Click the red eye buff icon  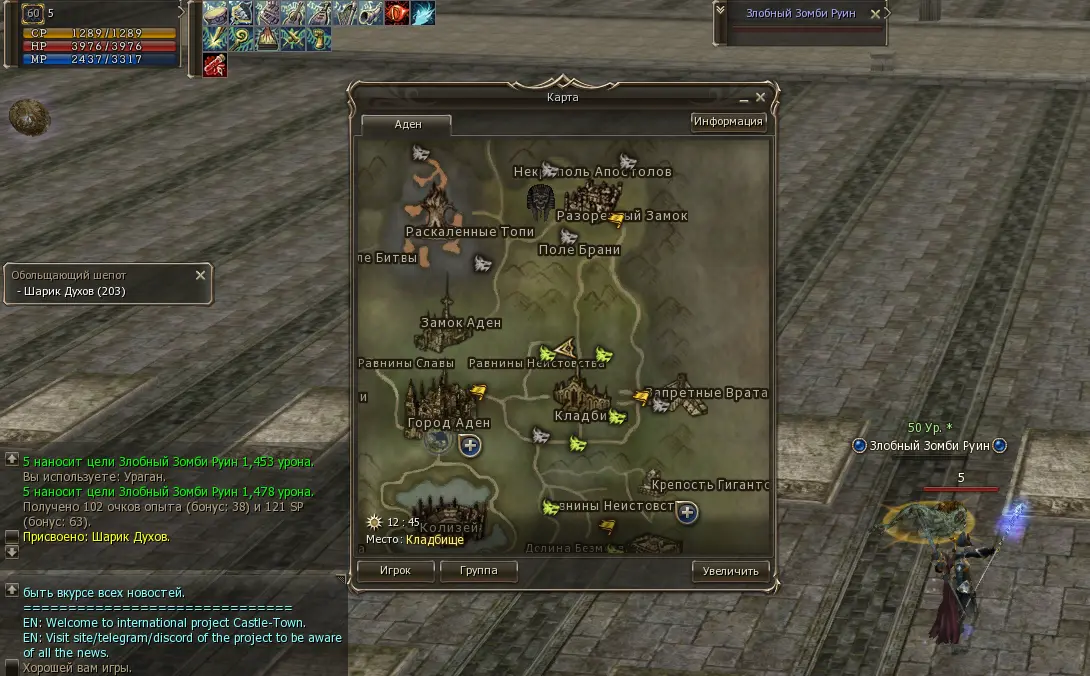[x=397, y=13]
